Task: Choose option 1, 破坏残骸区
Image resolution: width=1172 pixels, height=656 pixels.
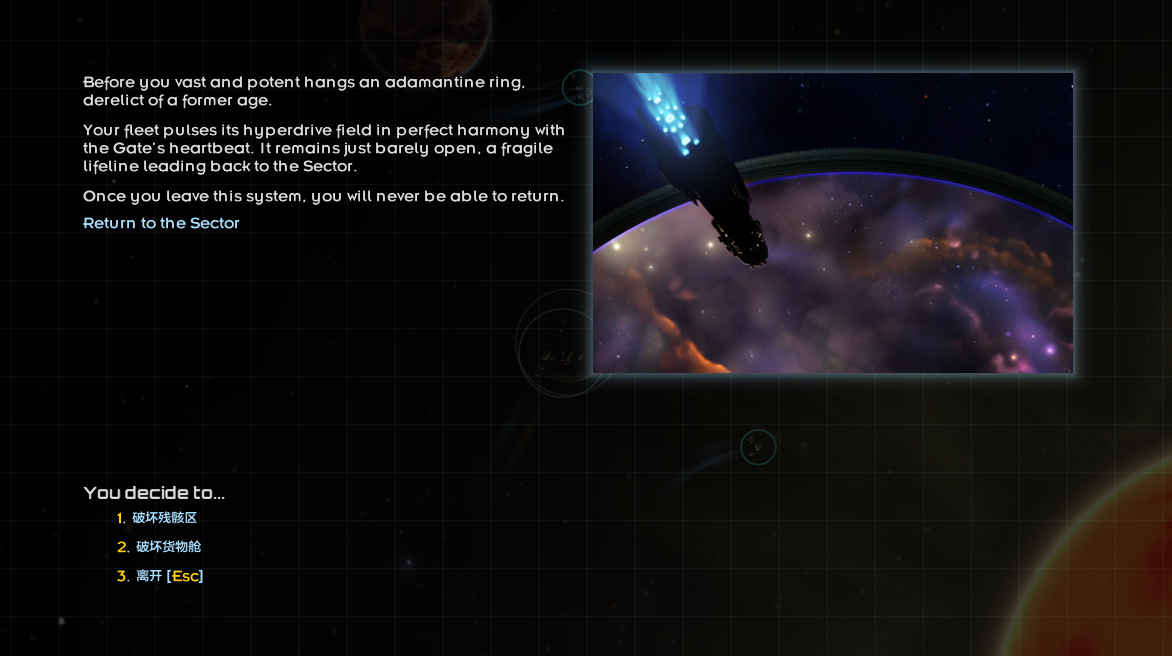Action: 164,518
